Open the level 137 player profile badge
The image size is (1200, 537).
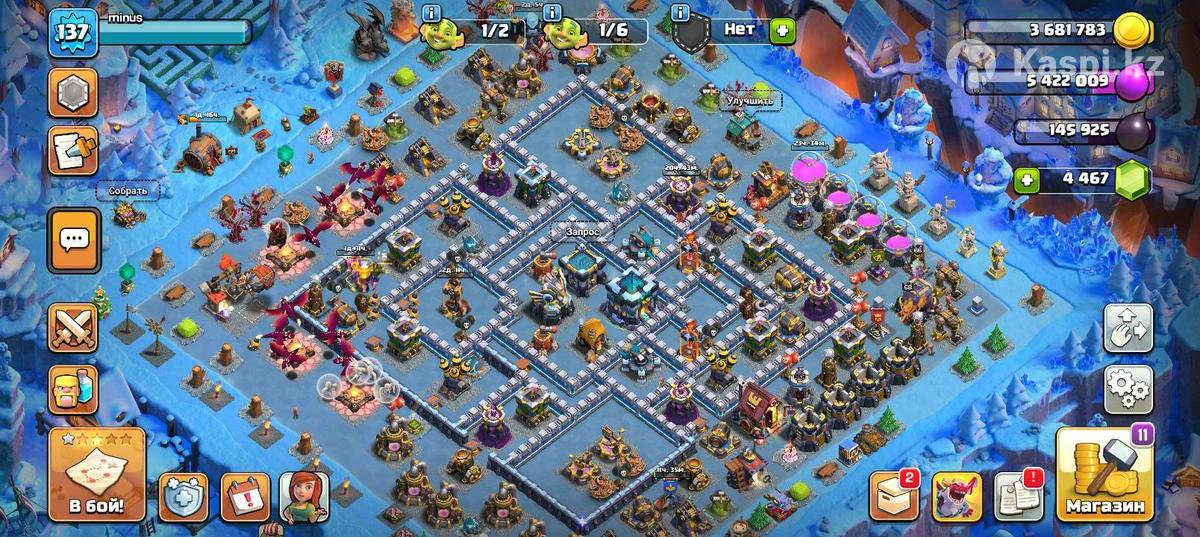coord(73,34)
